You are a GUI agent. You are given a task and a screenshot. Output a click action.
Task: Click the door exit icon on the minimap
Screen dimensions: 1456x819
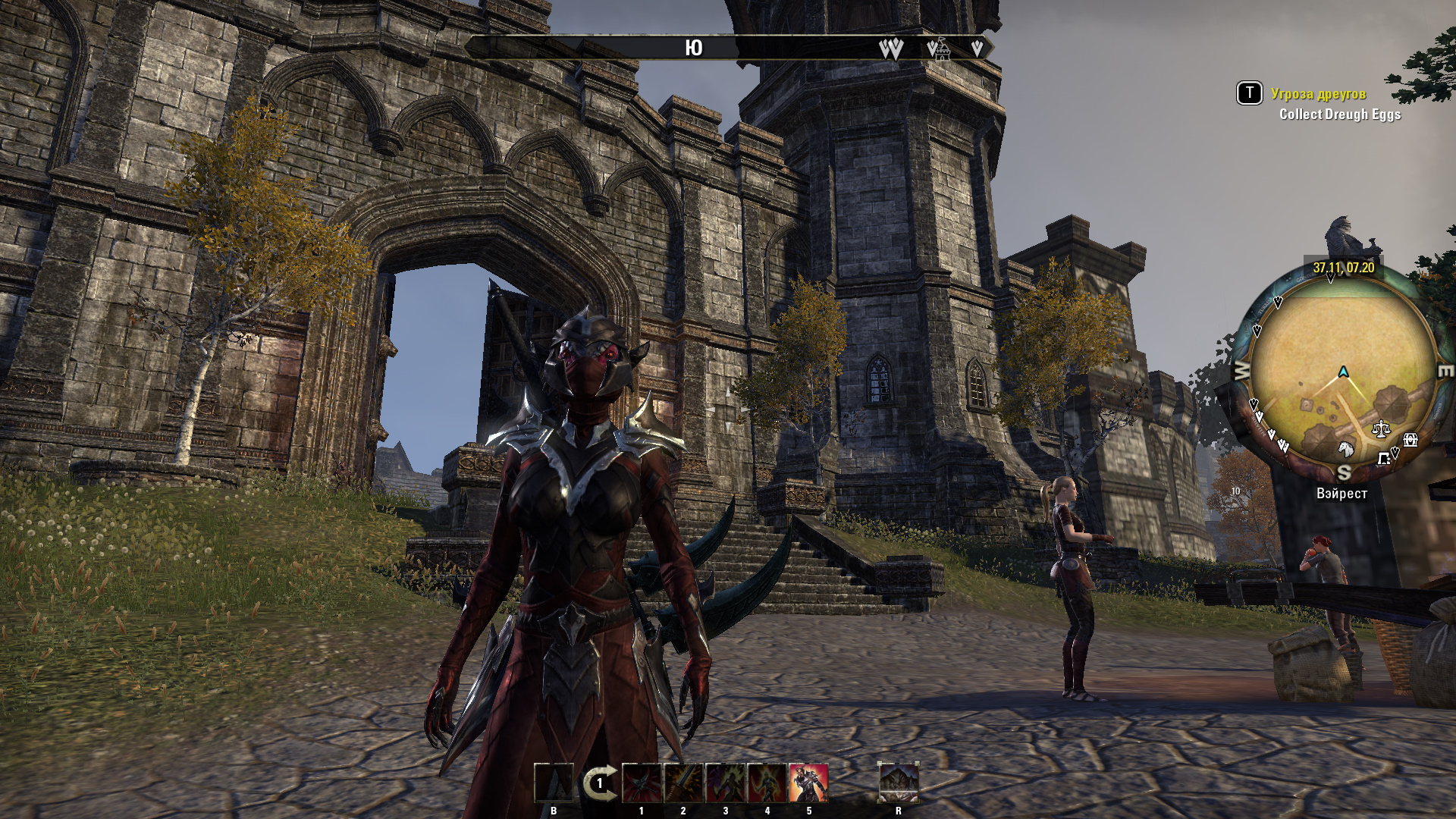(1384, 459)
